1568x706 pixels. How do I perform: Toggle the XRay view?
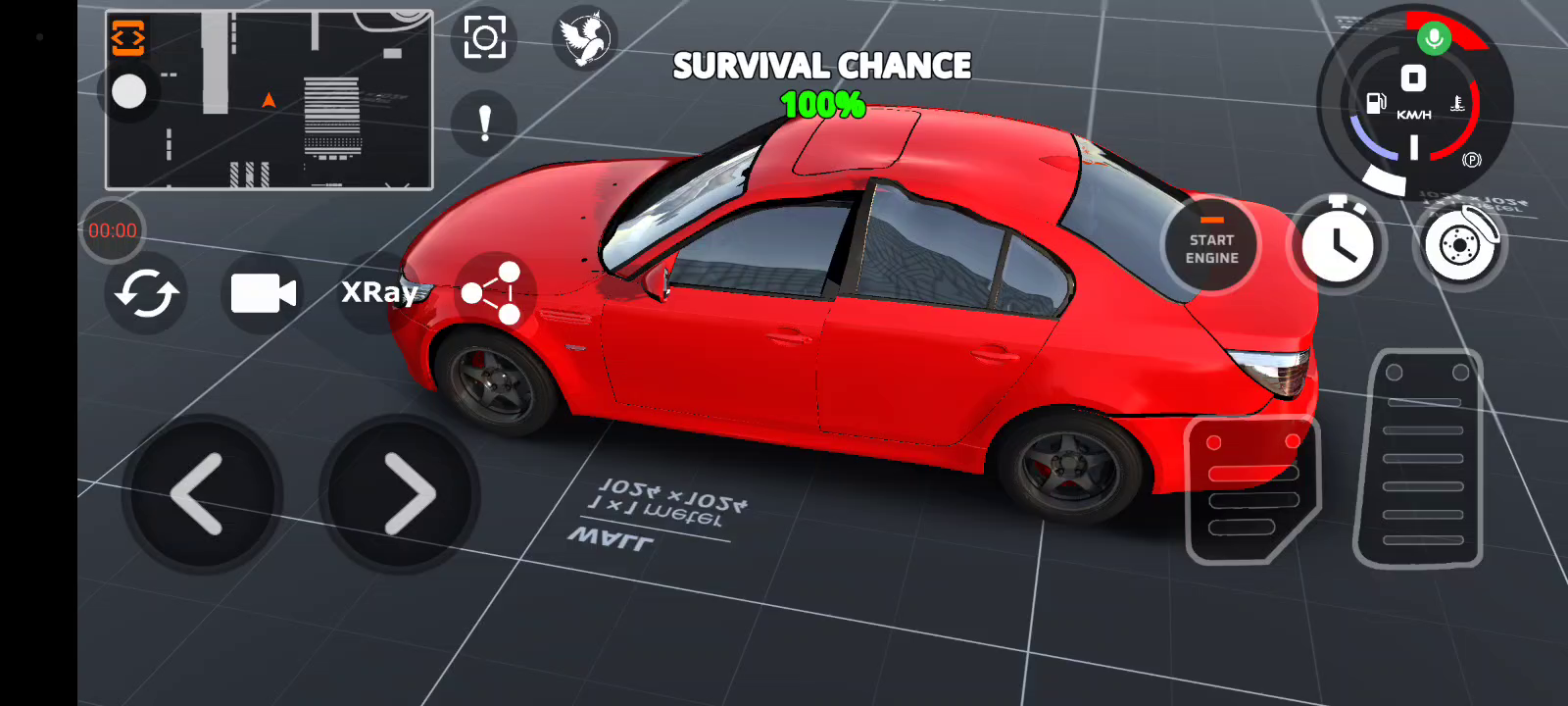[x=380, y=292]
